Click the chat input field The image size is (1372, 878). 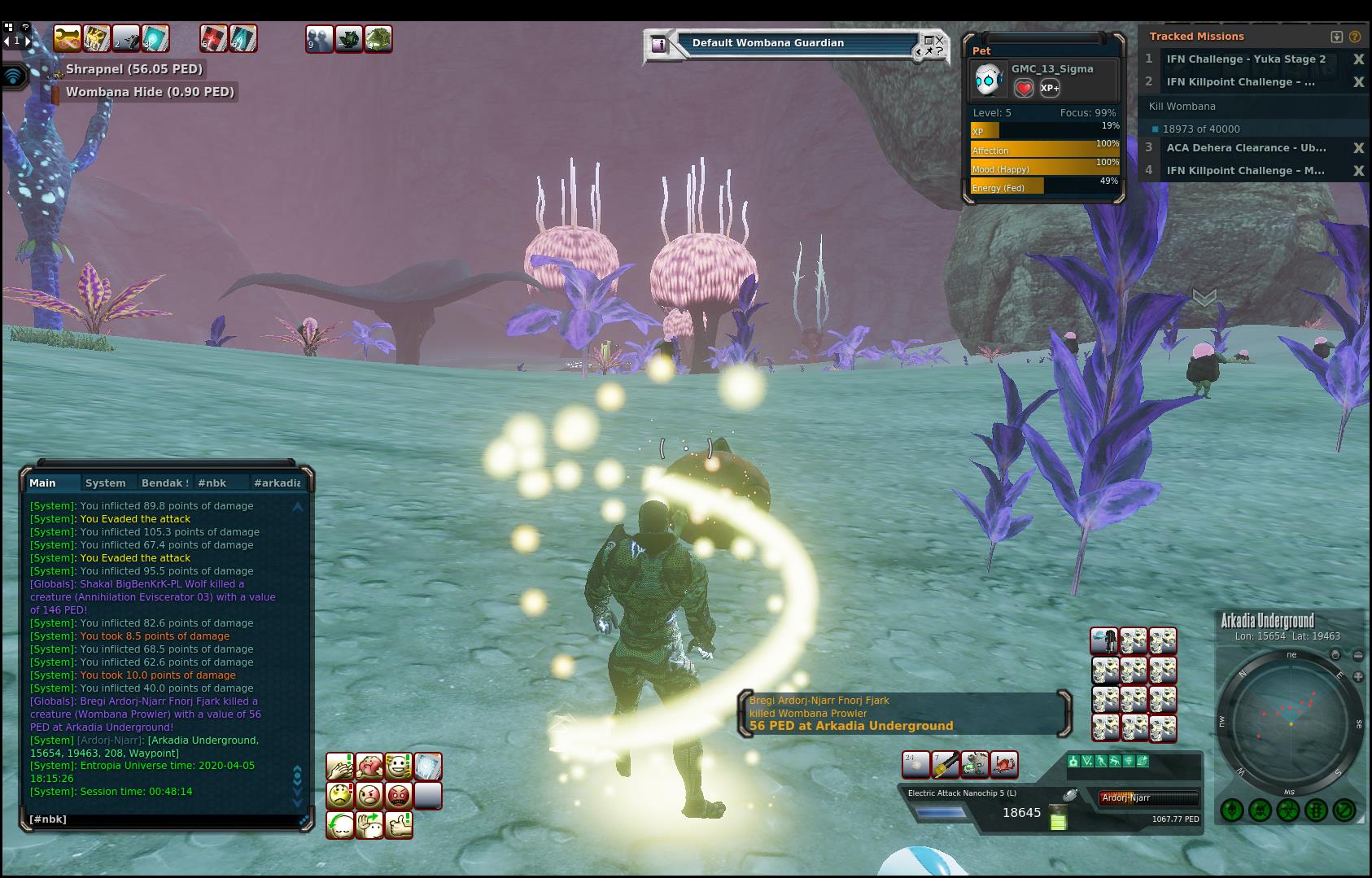click(163, 819)
